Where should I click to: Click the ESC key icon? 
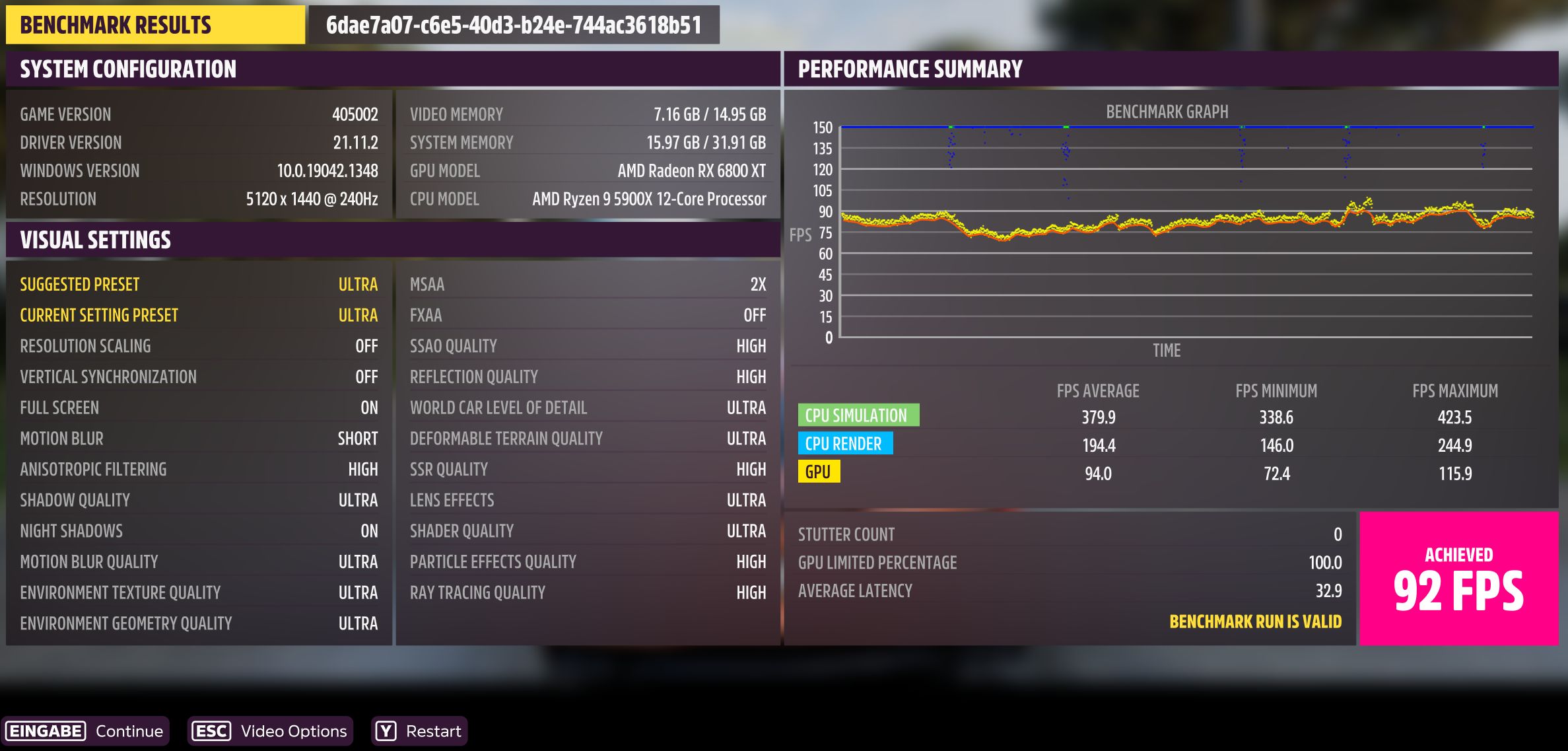click(x=211, y=731)
